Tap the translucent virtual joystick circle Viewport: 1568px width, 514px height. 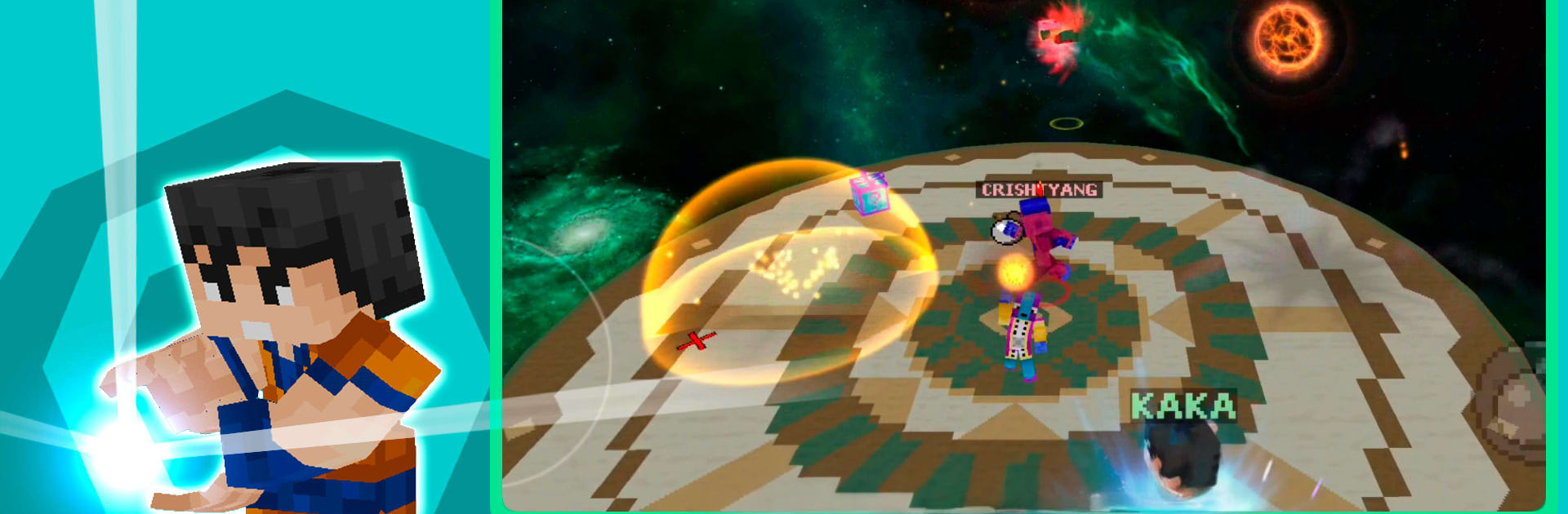[539, 359]
